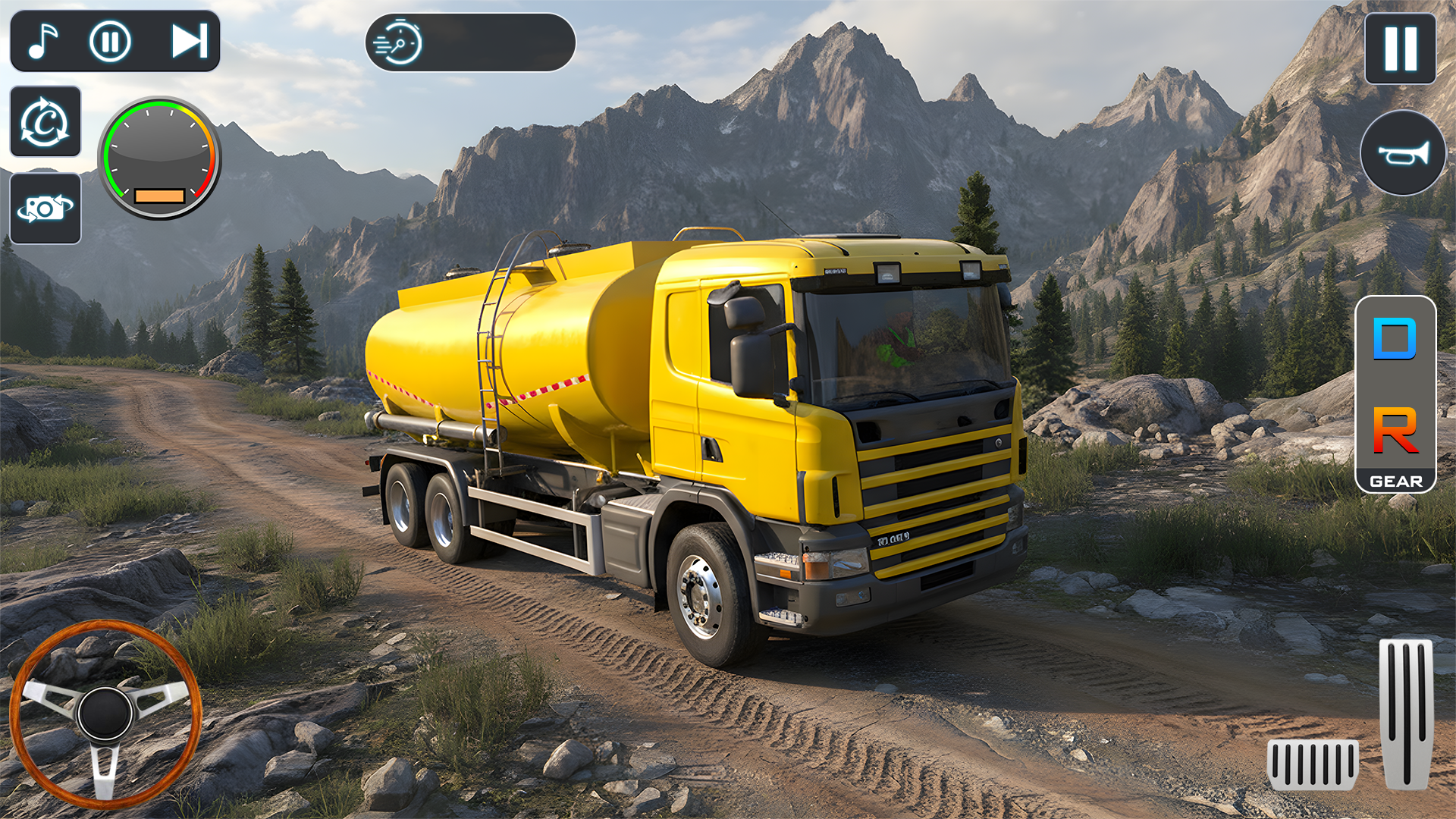1456x819 pixels.
Task: Honk the truck horn
Action: (x=1403, y=153)
